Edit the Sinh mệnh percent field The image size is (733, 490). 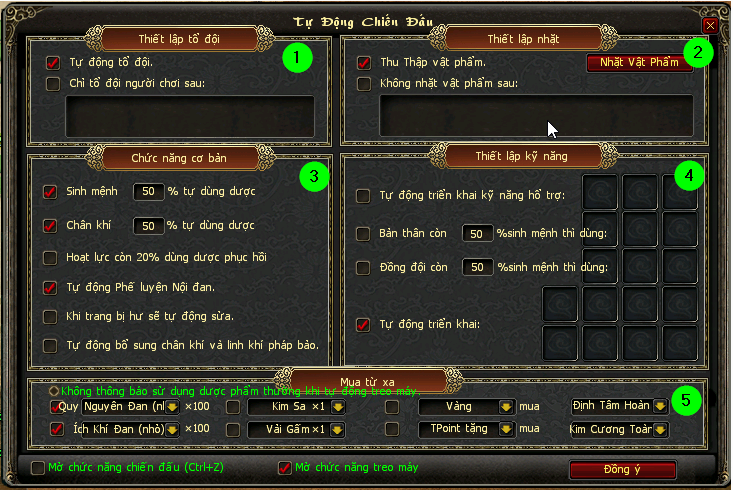148,191
